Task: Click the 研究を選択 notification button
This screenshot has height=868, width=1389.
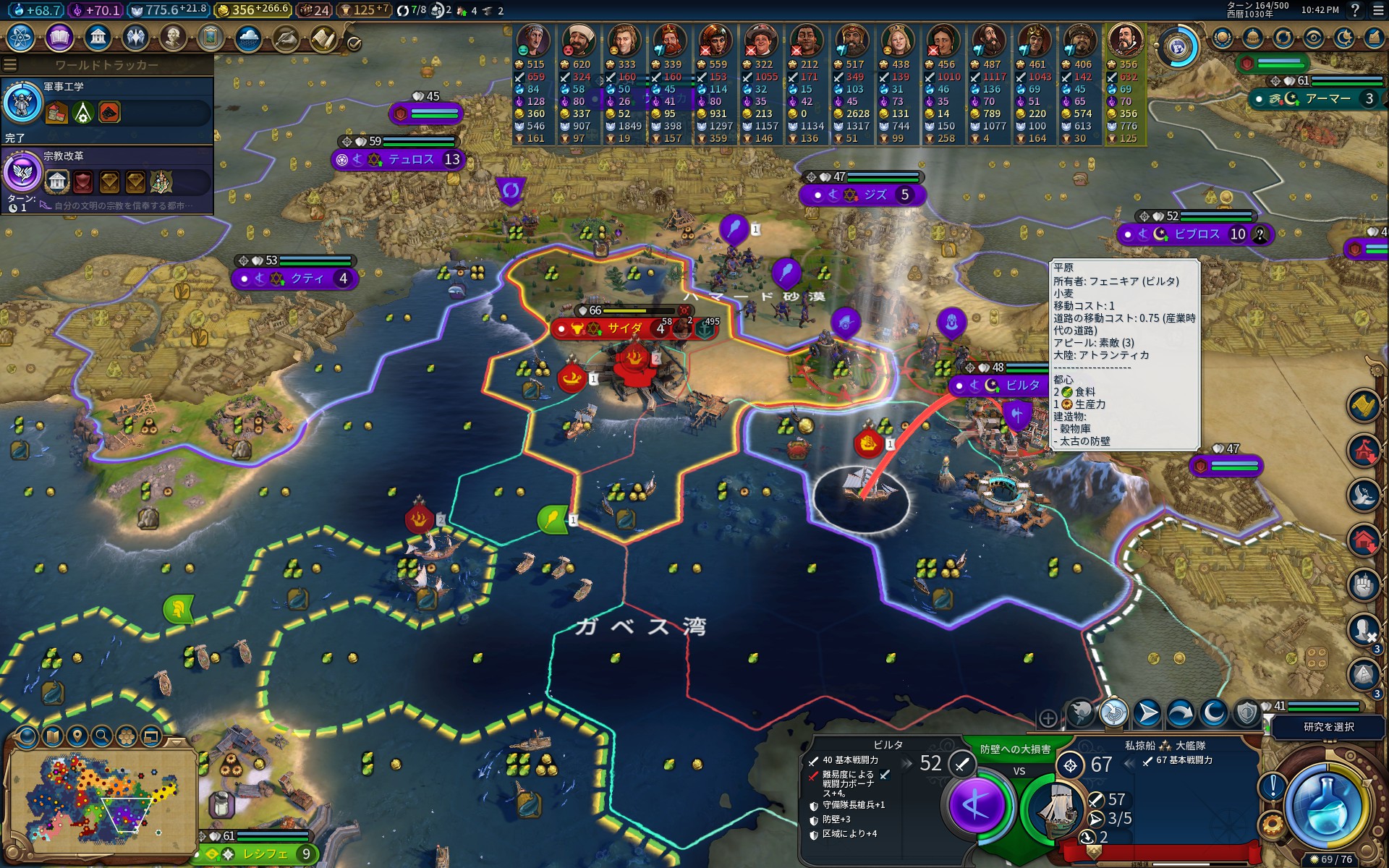Action: click(x=1328, y=727)
